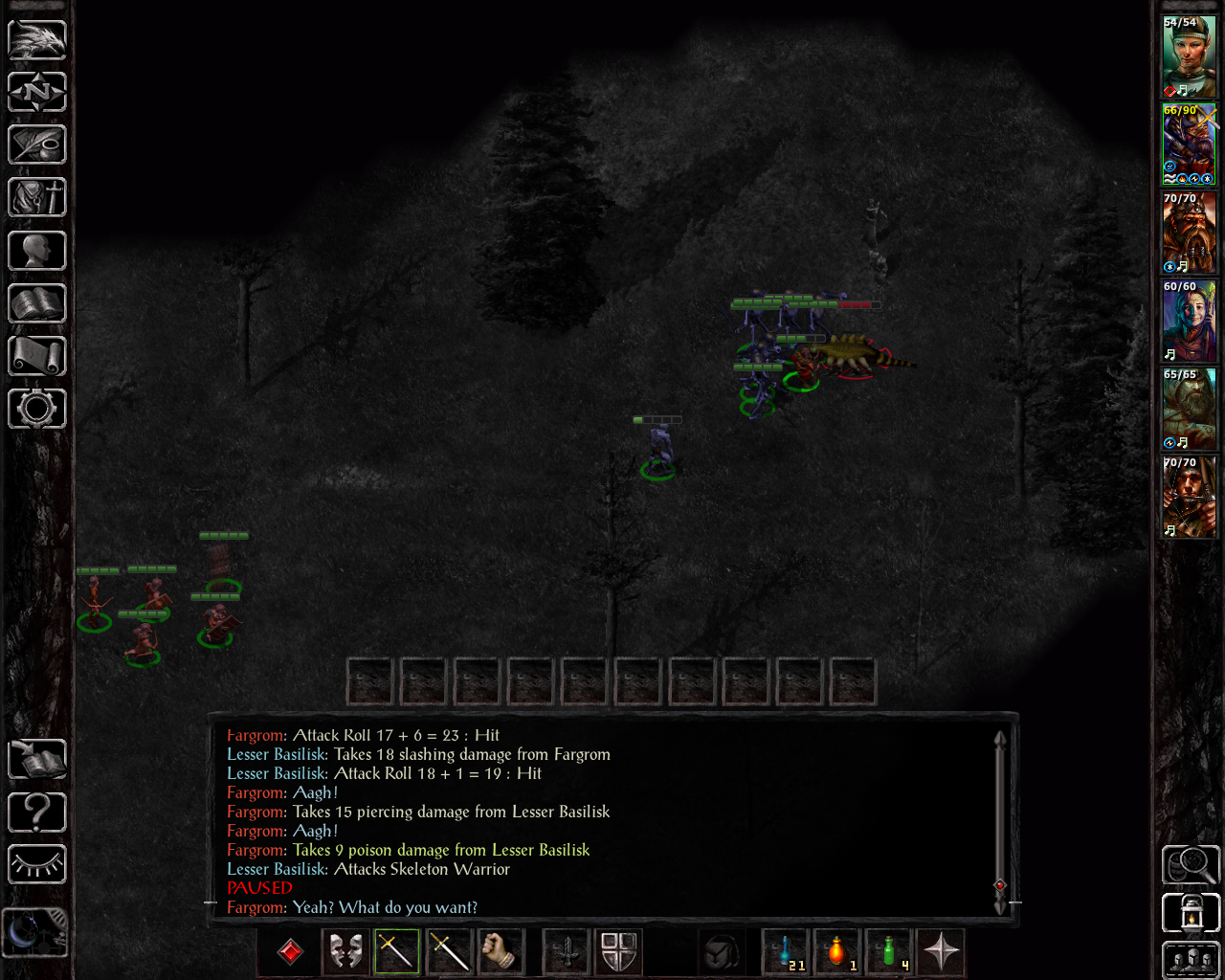Use the blue potion quick item stack of 21
This screenshot has height=980, width=1225.
(x=786, y=951)
